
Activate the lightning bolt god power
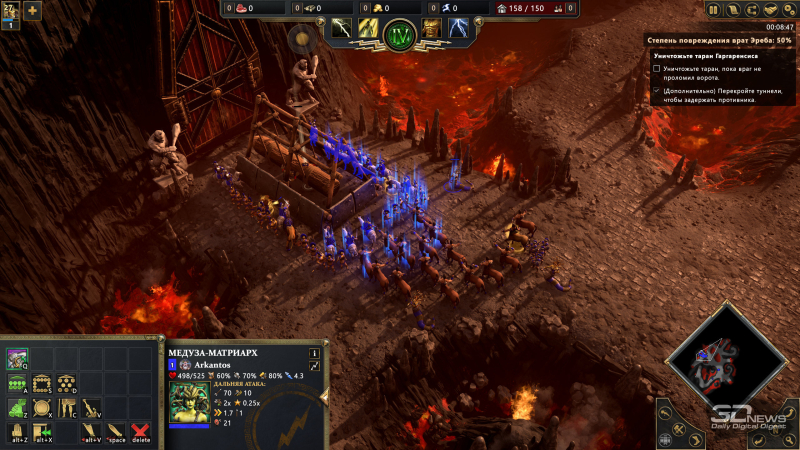click(343, 27)
